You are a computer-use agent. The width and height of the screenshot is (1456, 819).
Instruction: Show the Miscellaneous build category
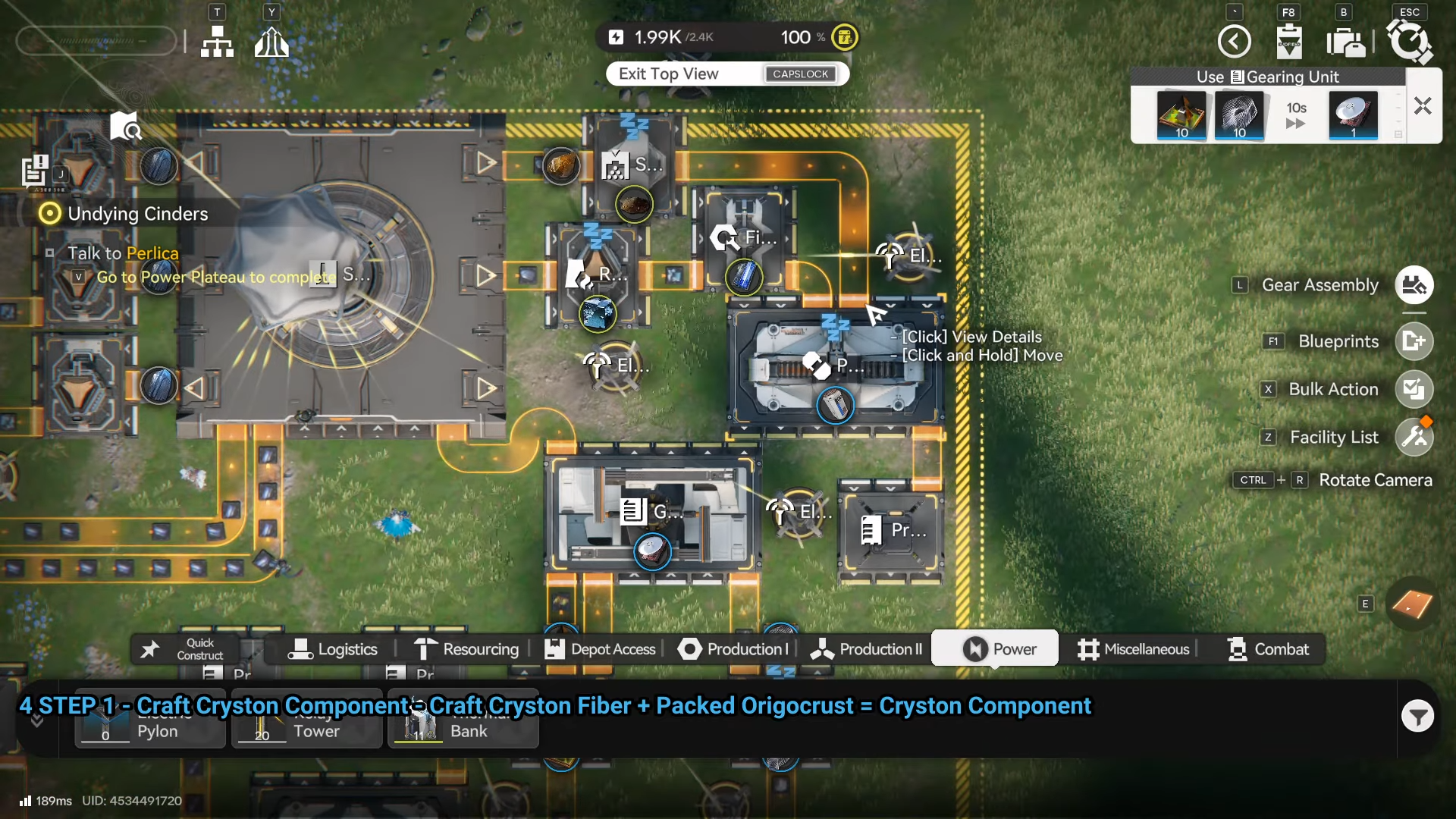pyautogui.click(x=1133, y=649)
